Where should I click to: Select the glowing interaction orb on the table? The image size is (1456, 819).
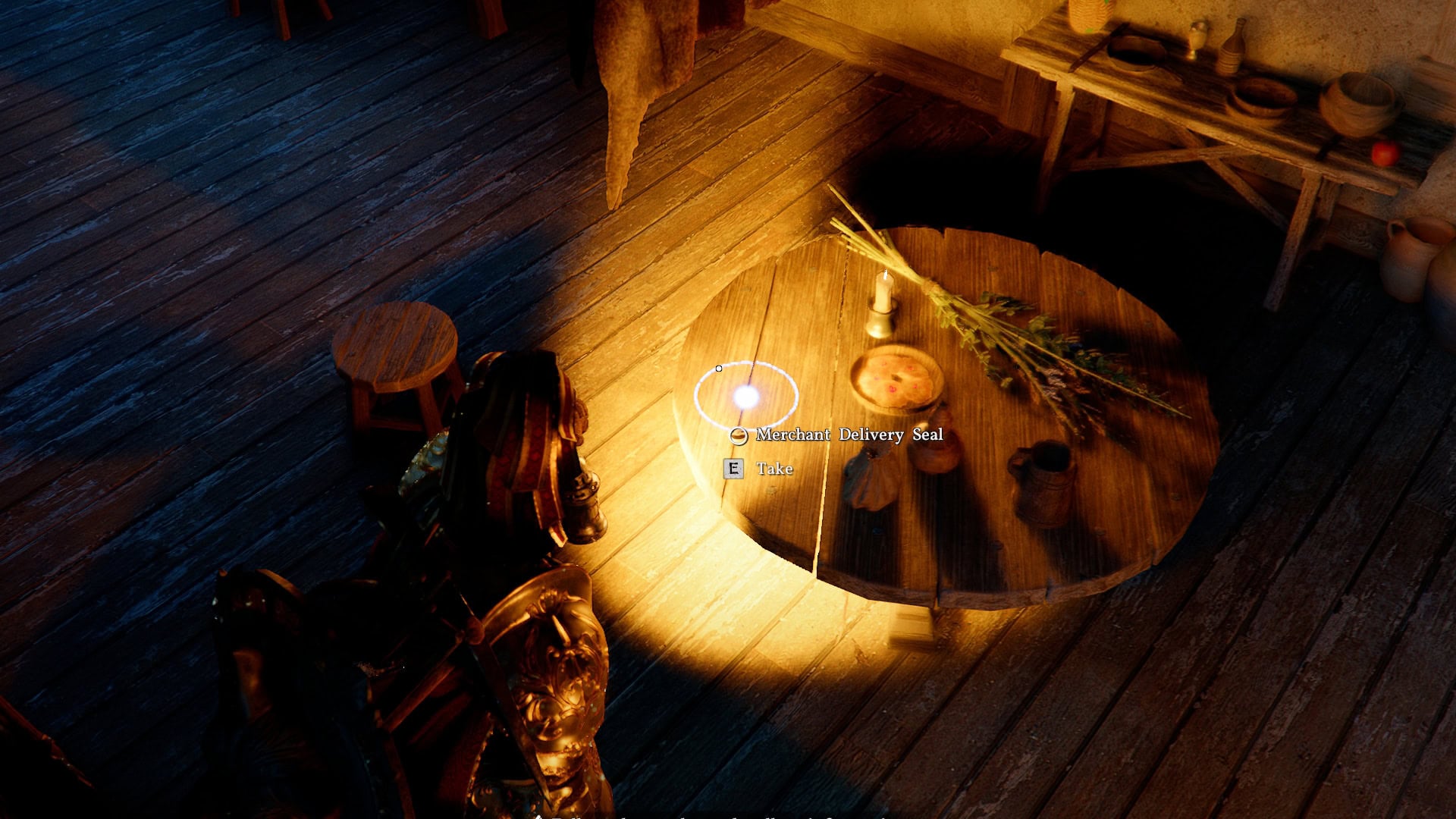coord(748,398)
